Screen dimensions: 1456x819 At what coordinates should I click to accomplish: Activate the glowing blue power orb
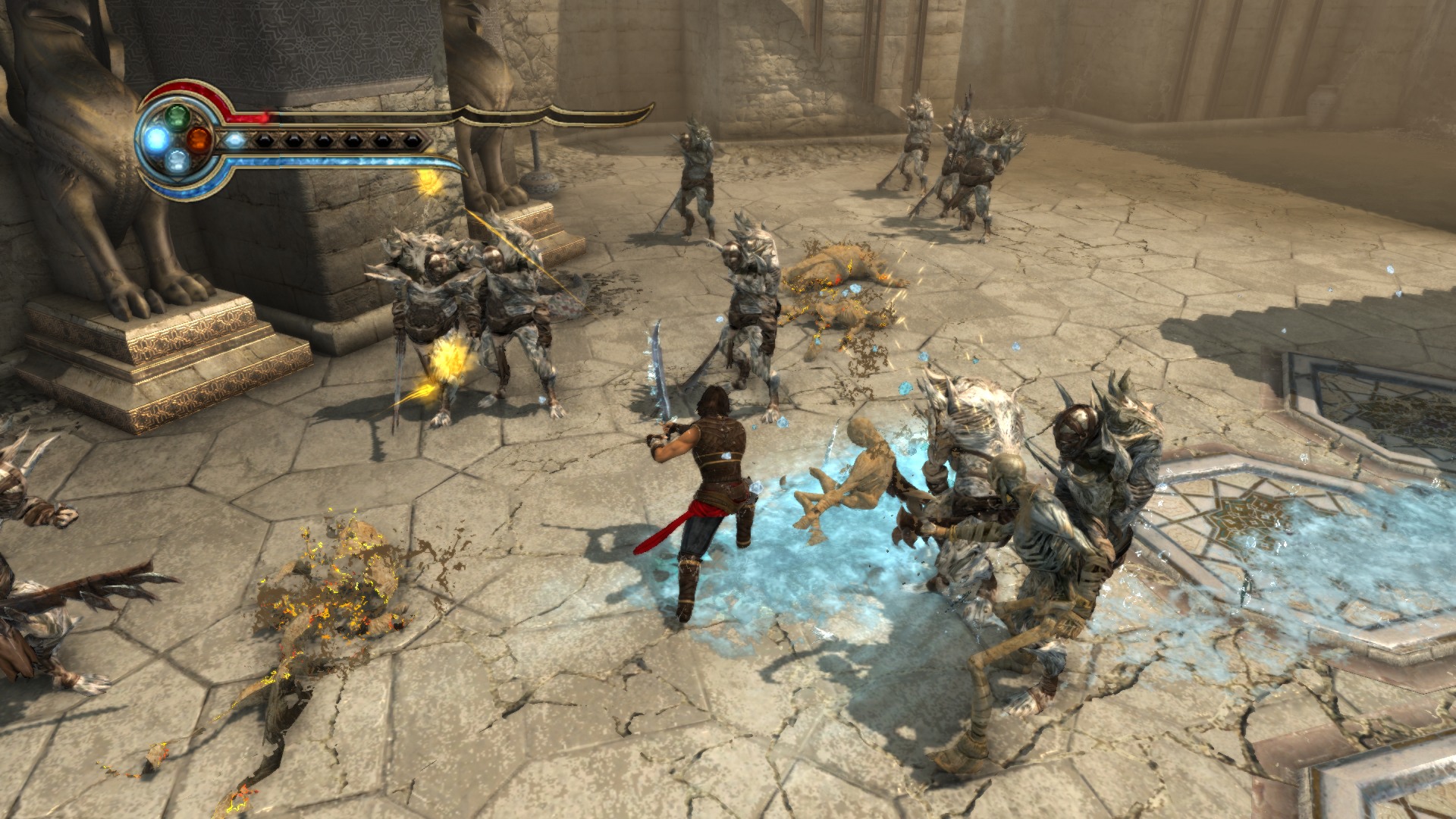coord(157,138)
